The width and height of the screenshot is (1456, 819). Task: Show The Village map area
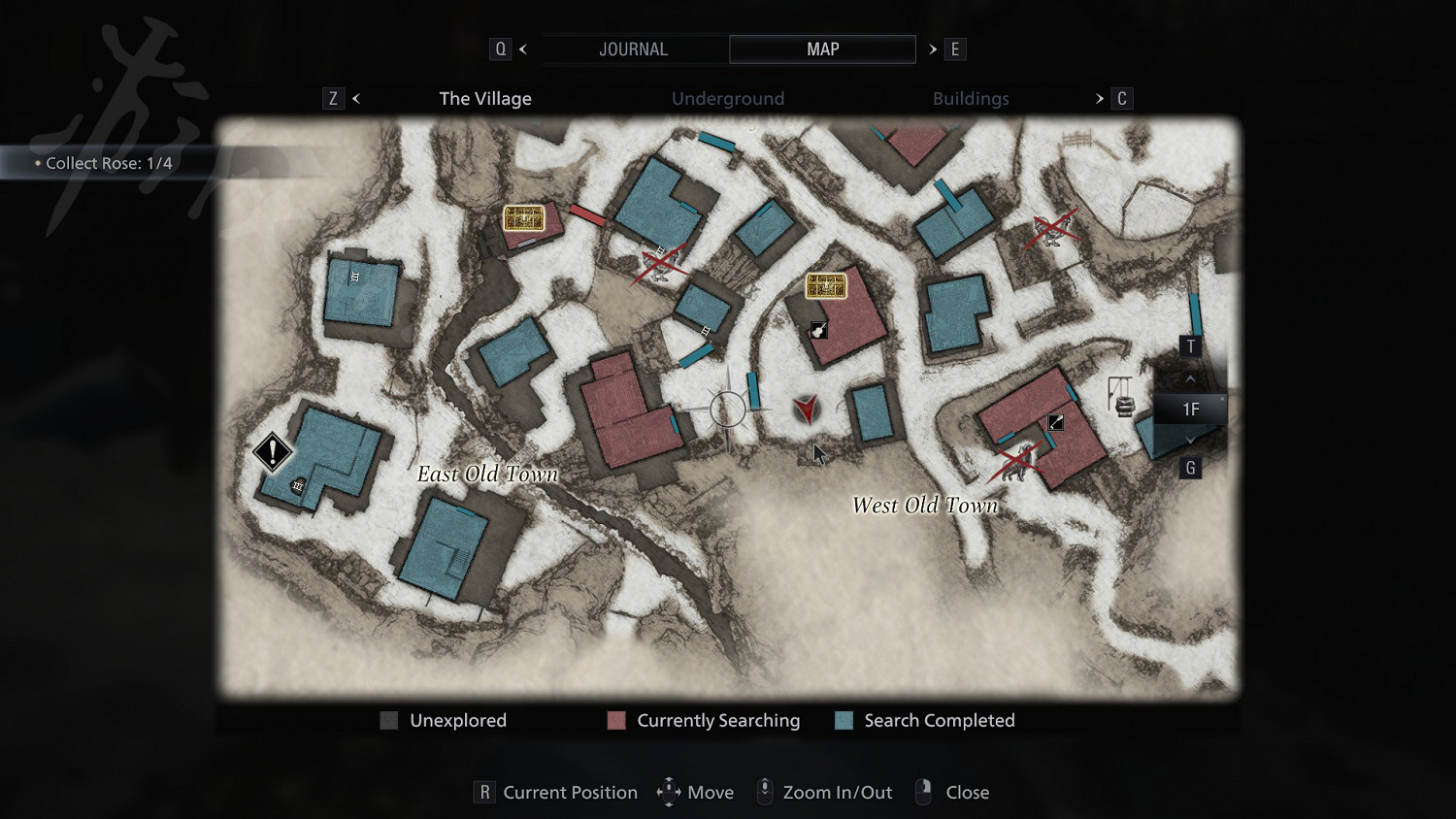tap(485, 99)
